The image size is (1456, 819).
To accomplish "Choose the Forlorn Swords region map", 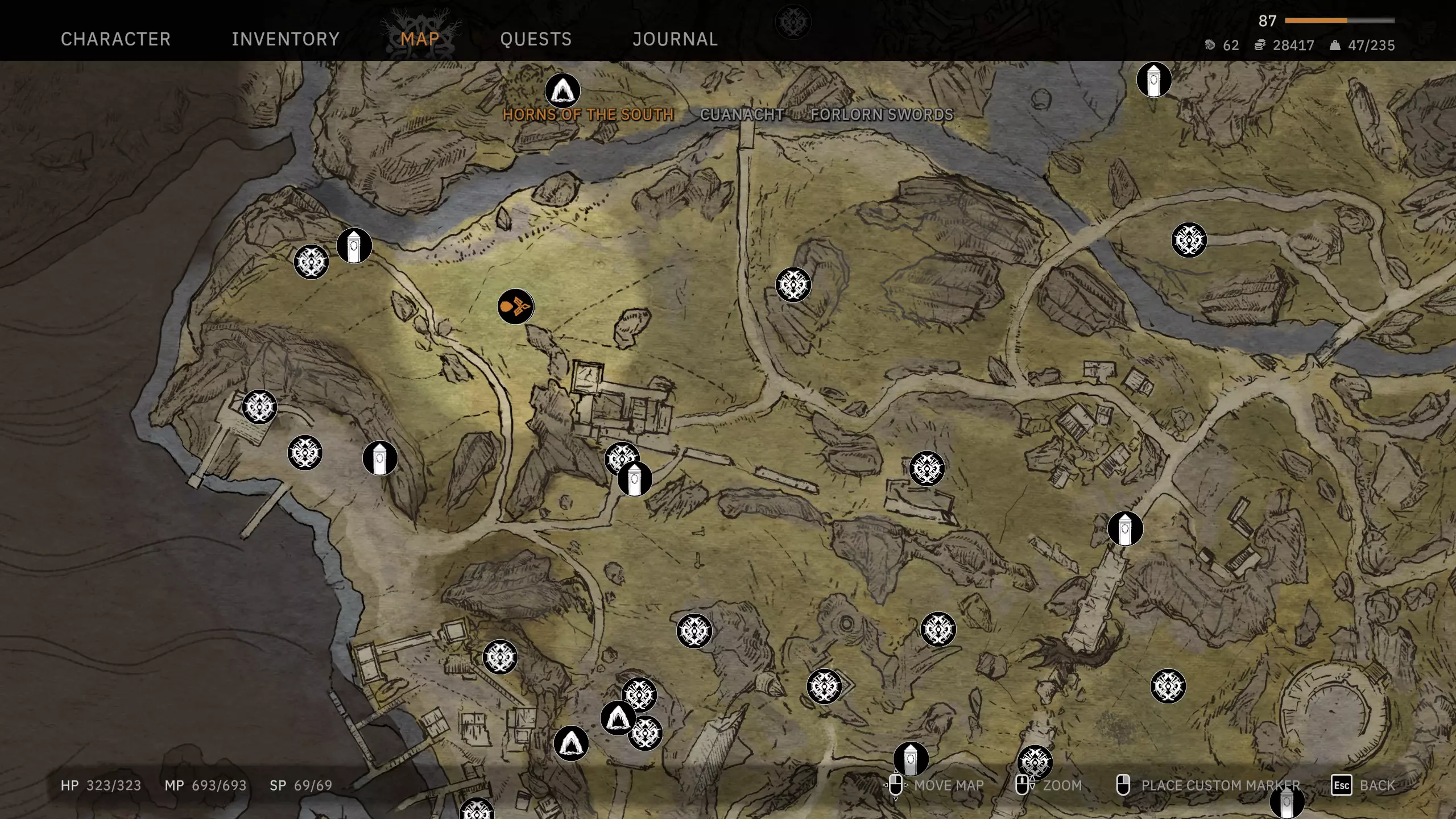I will pyautogui.click(x=882, y=114).
